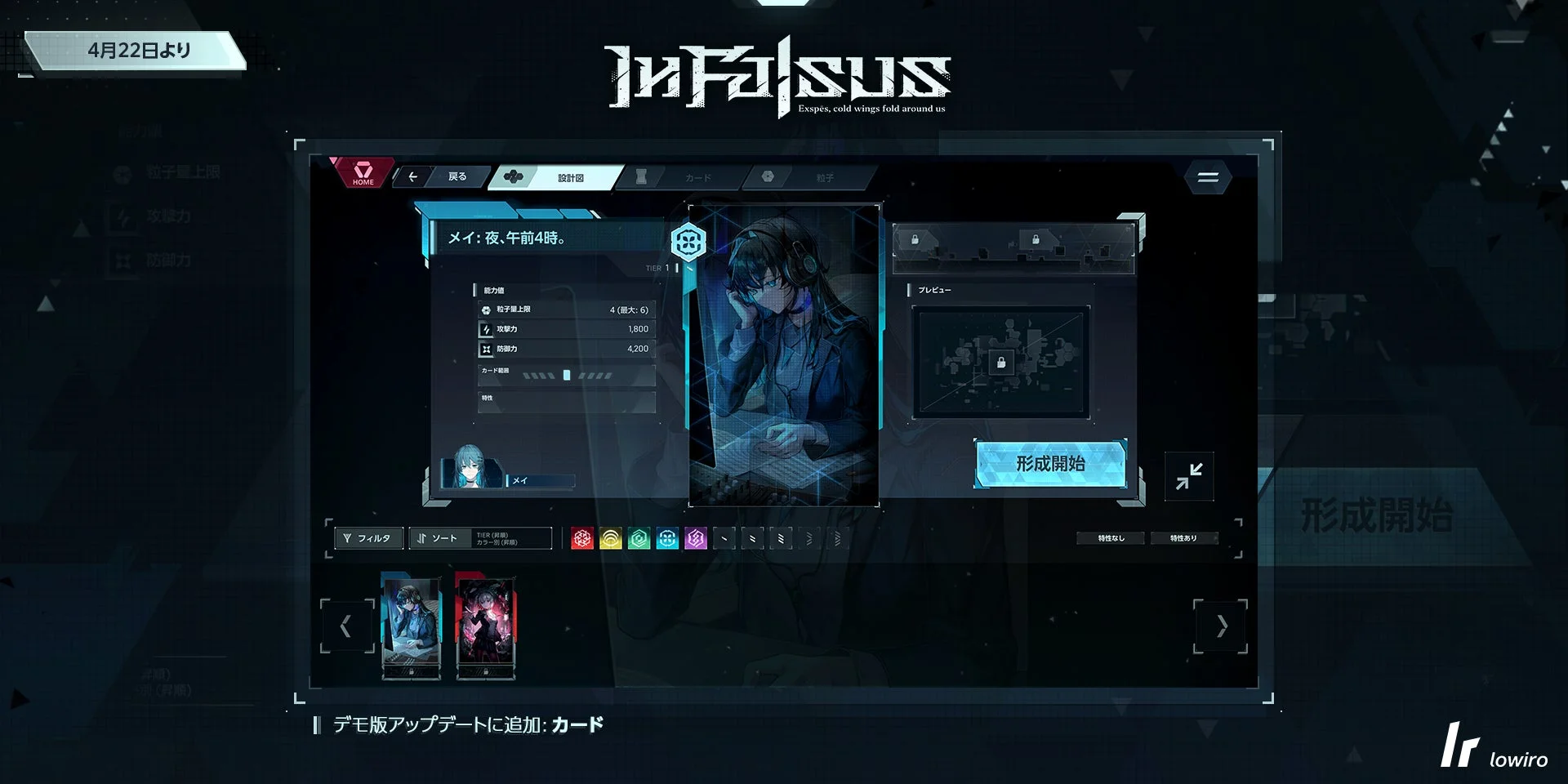Toggle the 特性なし filter

1111,537
